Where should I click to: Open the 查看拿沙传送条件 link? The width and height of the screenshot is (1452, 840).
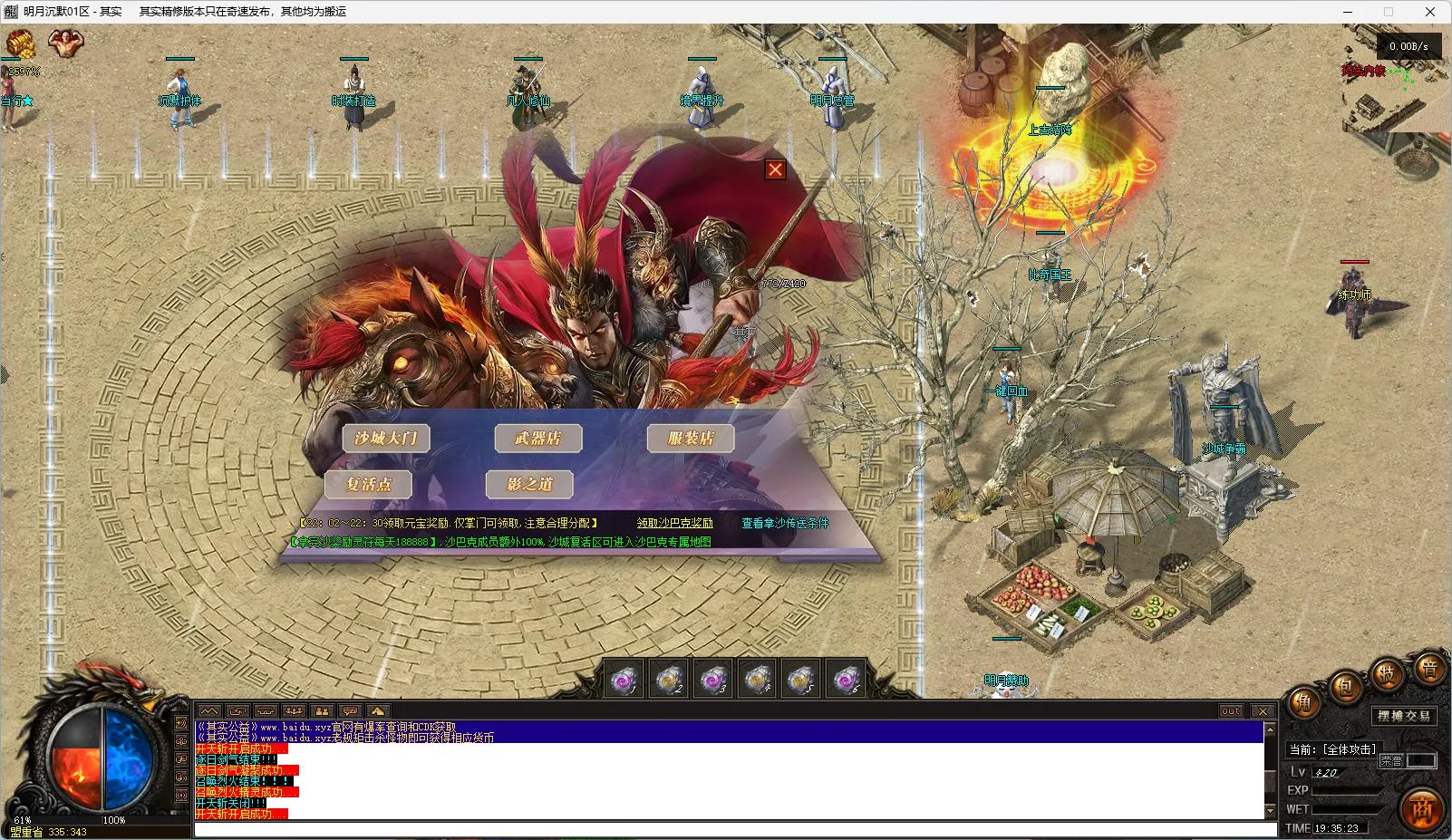click(785, 523)
